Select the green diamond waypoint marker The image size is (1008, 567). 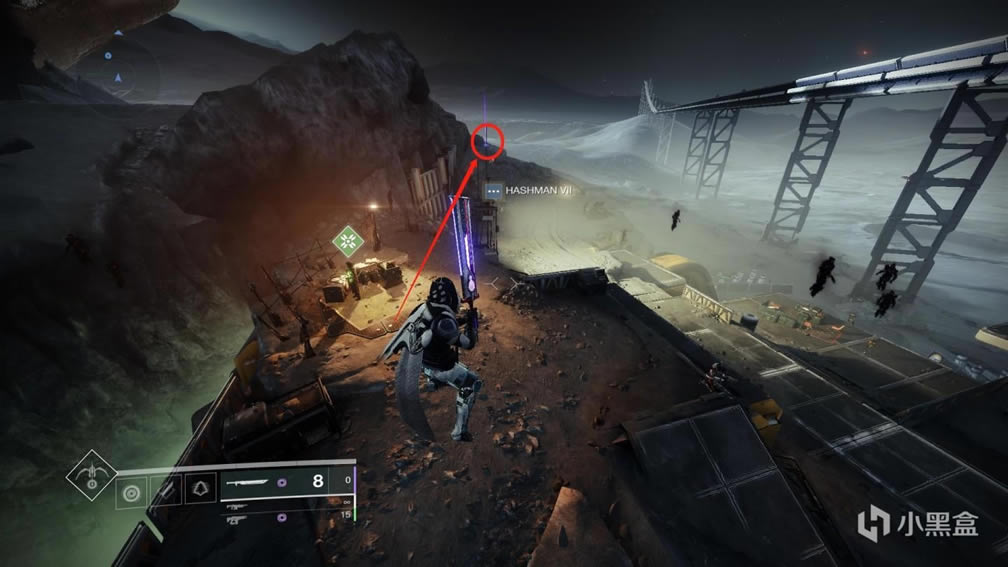(349, 240)
